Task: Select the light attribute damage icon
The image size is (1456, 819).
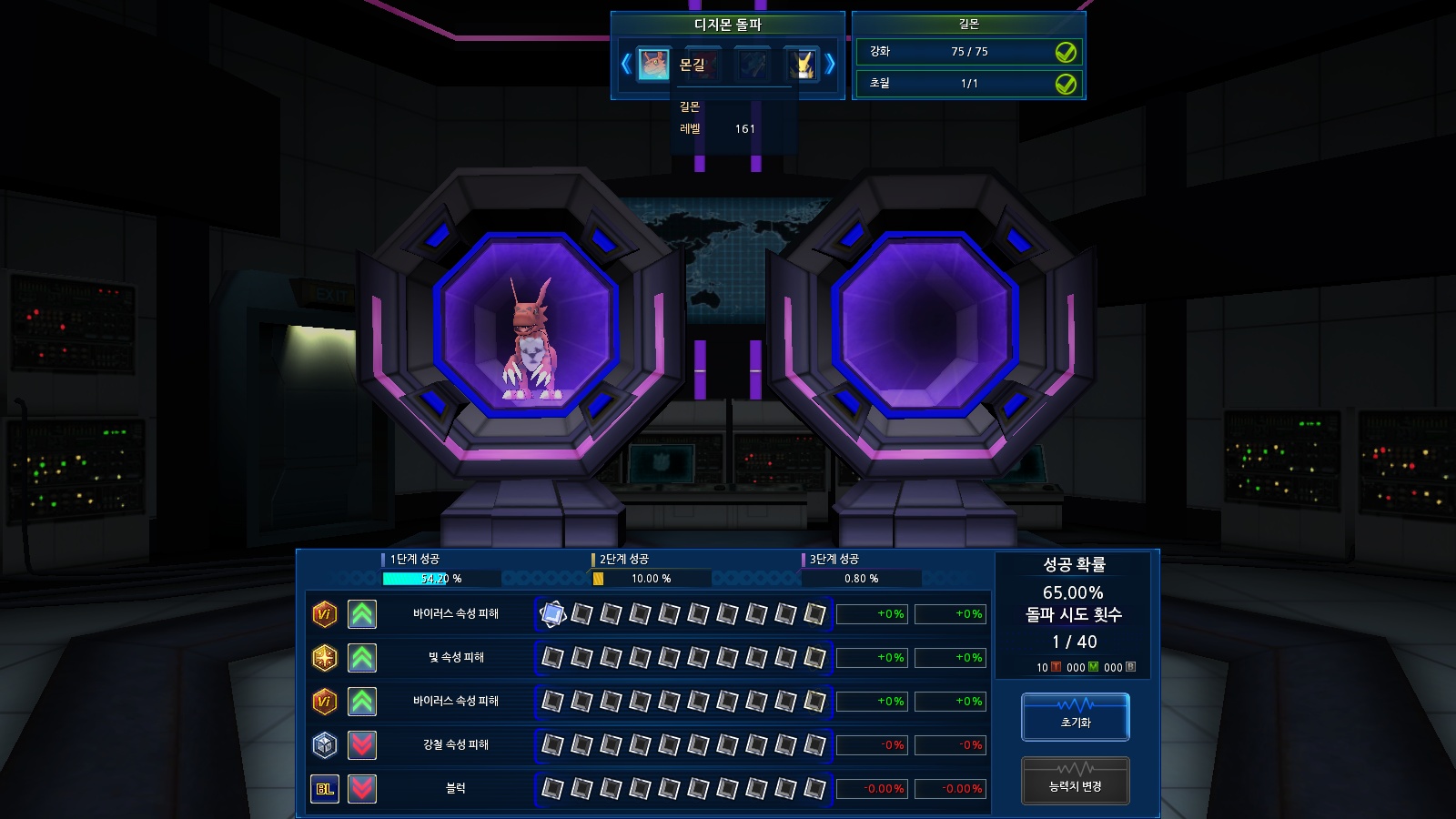Action: point(325,657)
